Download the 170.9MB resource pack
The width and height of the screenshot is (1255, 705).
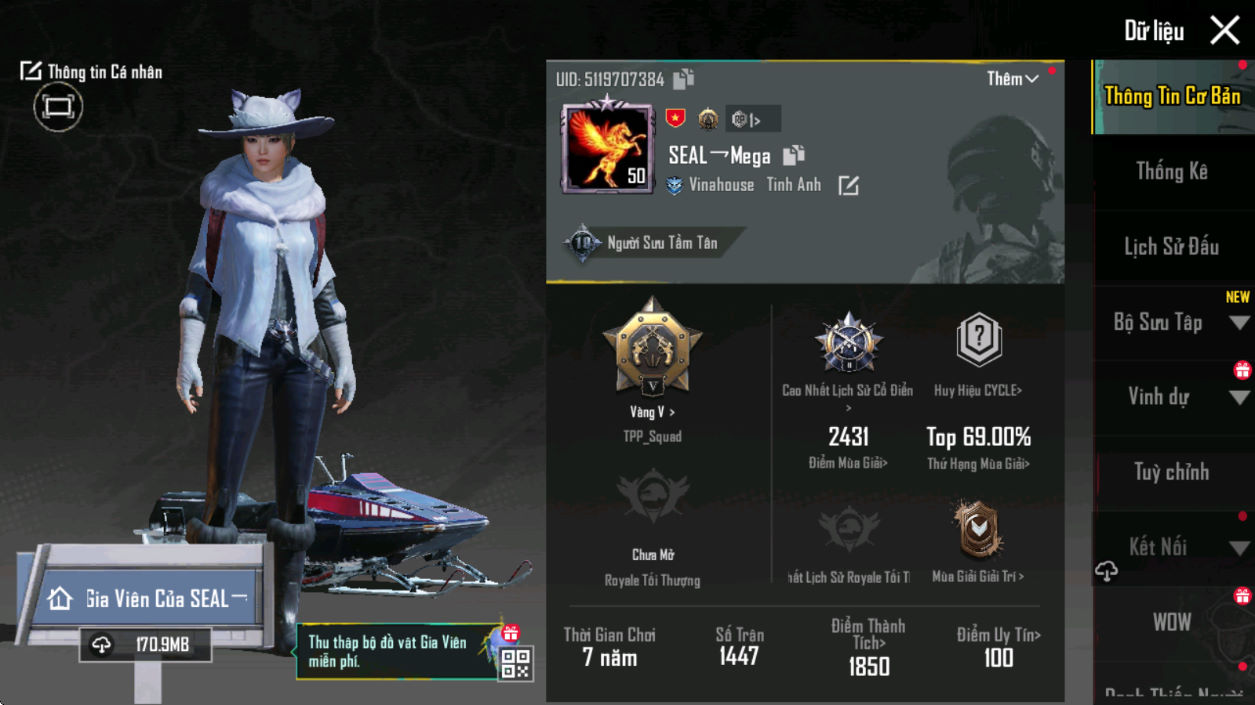coord(146,645)
